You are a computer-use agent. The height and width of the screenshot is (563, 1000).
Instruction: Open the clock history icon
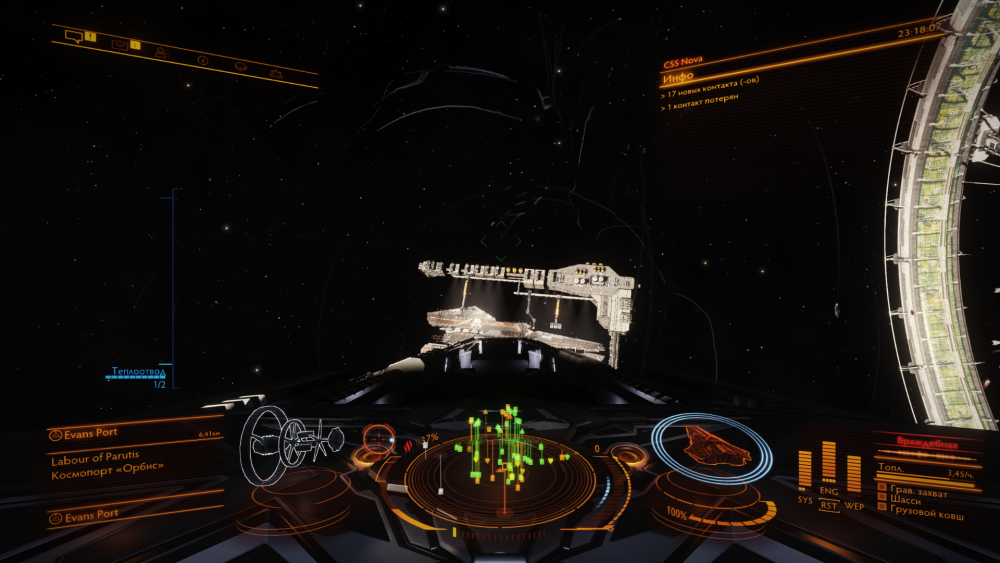[x=203, y=60]
